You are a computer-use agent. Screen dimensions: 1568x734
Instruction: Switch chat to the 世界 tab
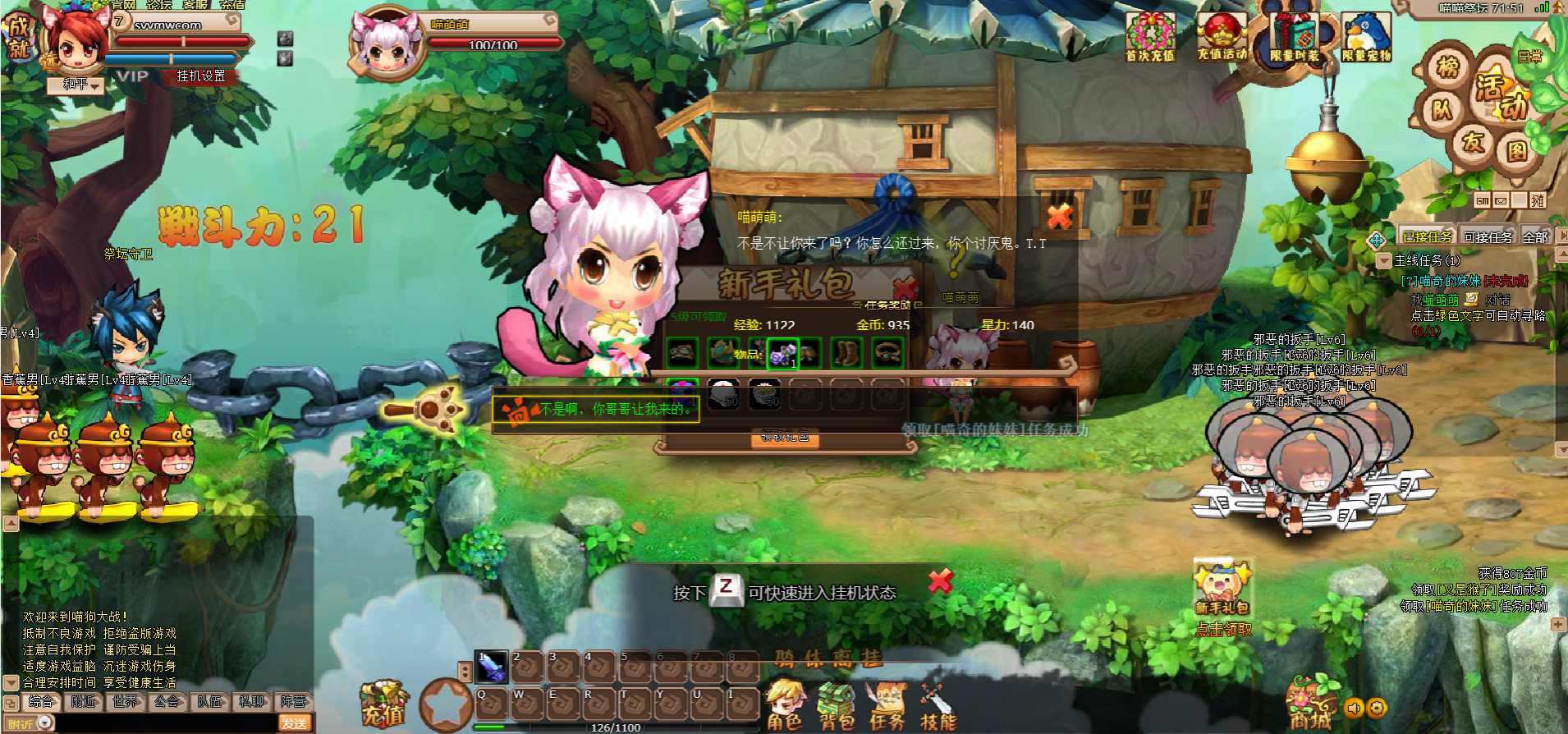click(126, 702)
